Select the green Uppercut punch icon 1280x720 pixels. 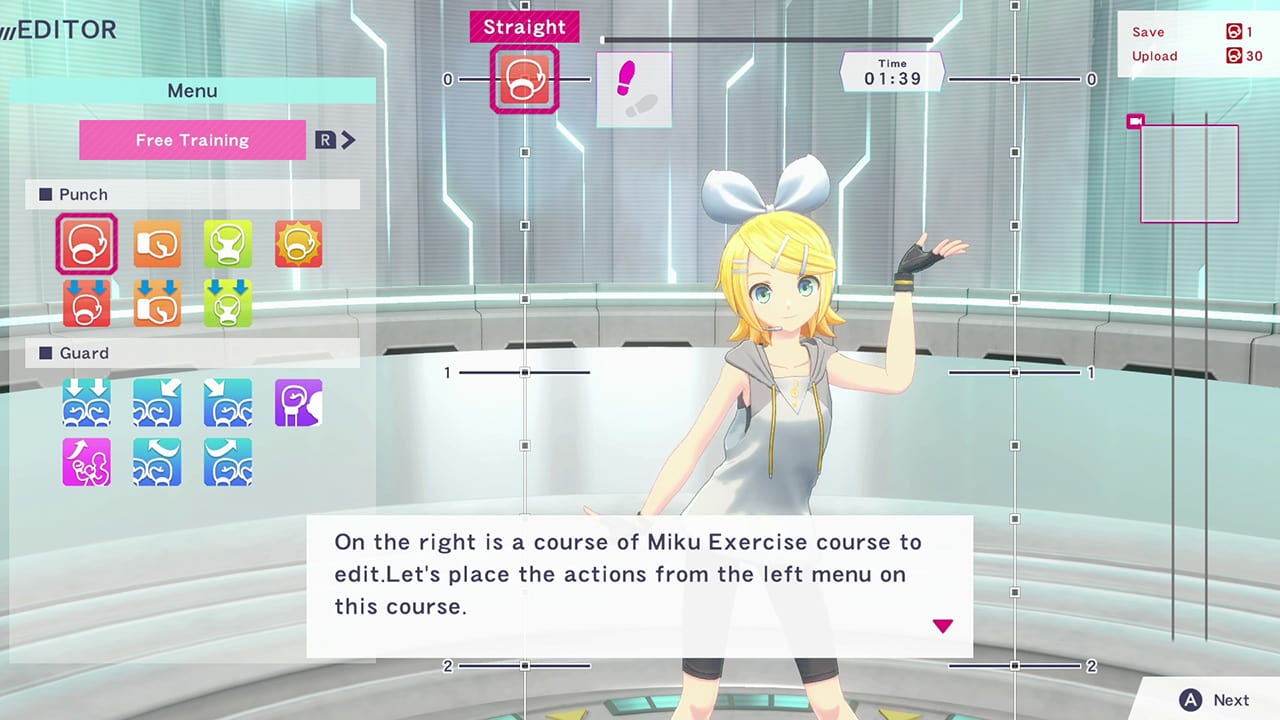tap(227, 243)
